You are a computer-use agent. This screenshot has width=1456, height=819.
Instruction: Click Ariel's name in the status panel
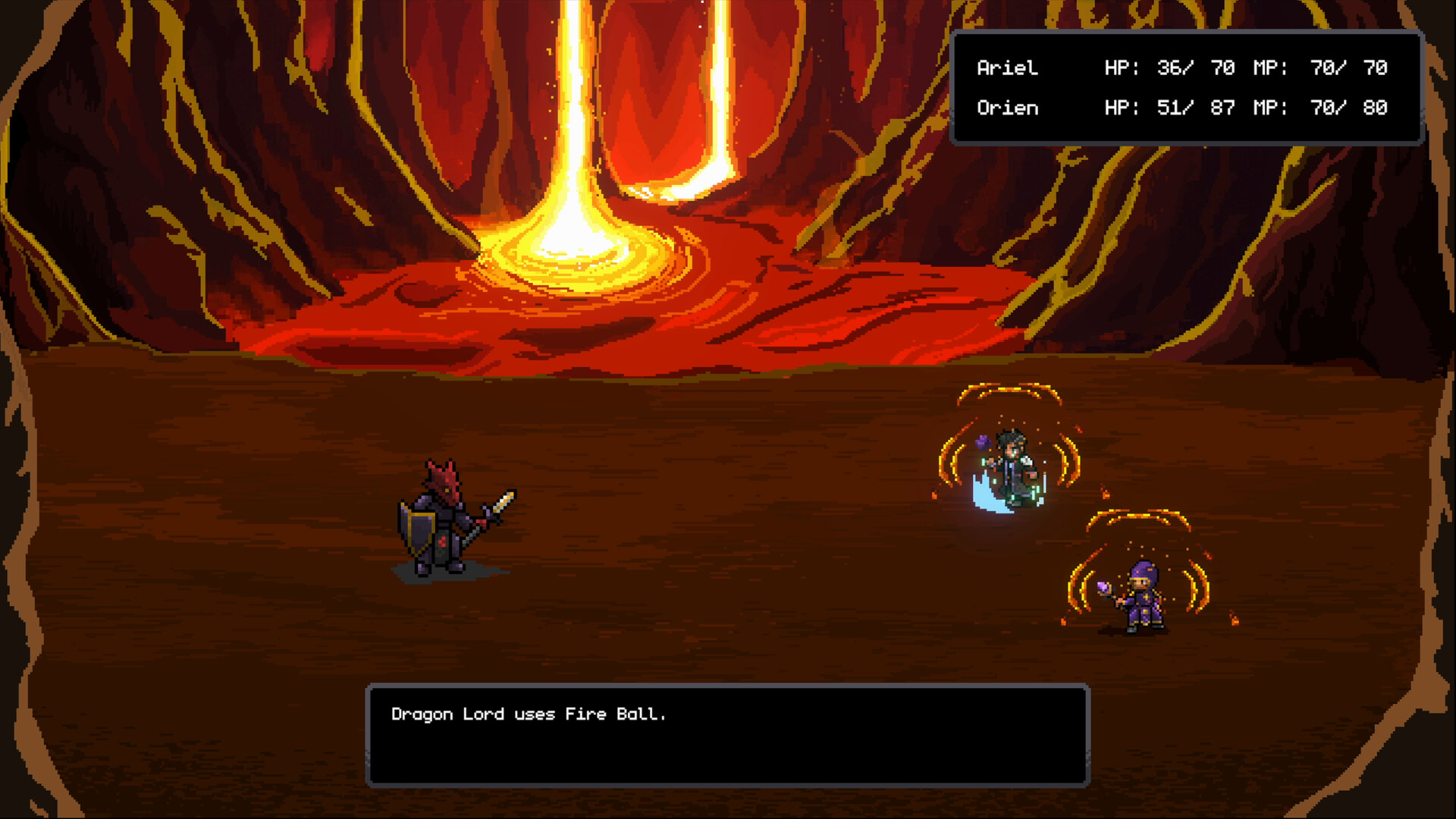pos(1007,68)
